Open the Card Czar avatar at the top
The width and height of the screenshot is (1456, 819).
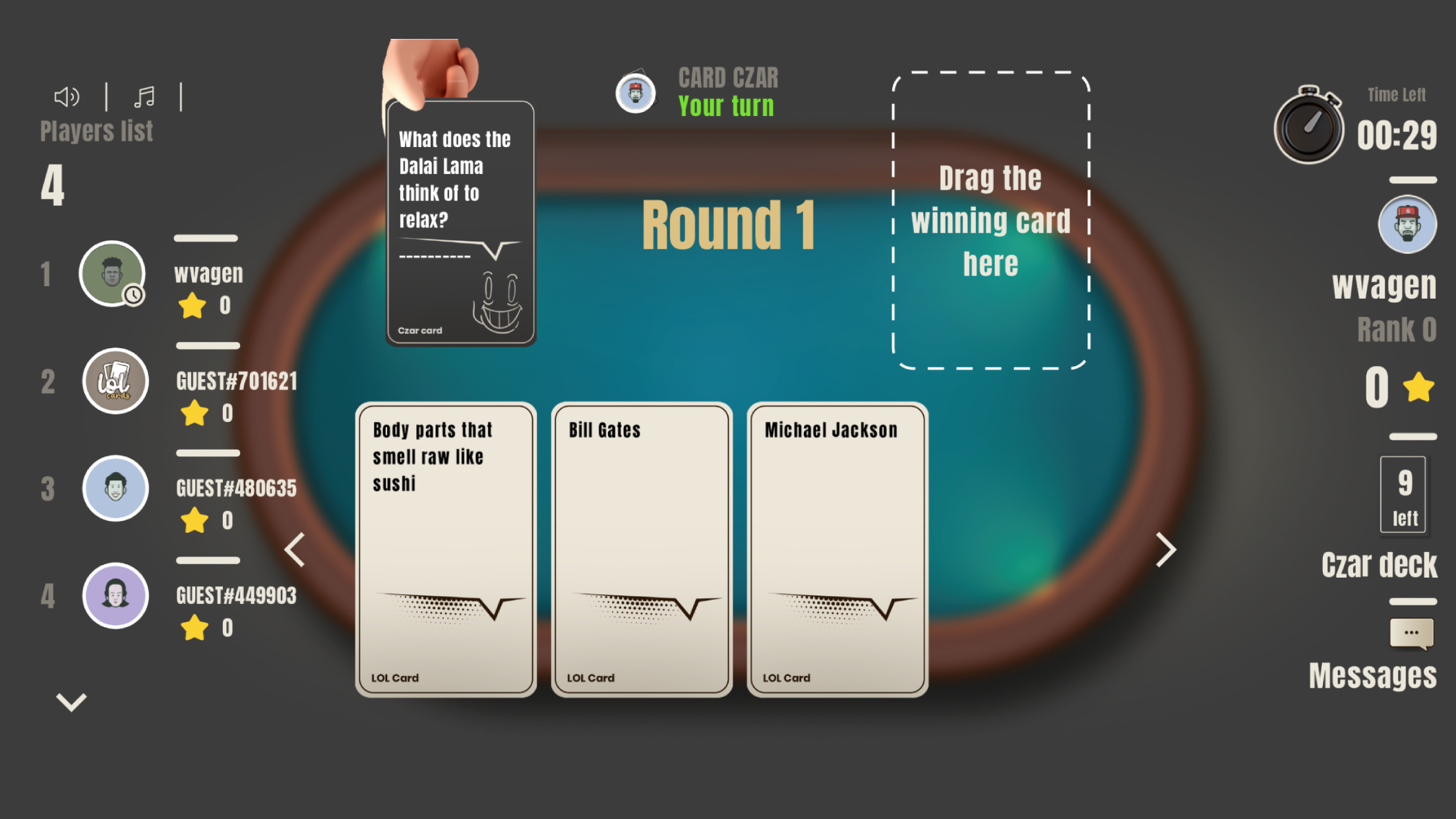[x=635, y=92]
